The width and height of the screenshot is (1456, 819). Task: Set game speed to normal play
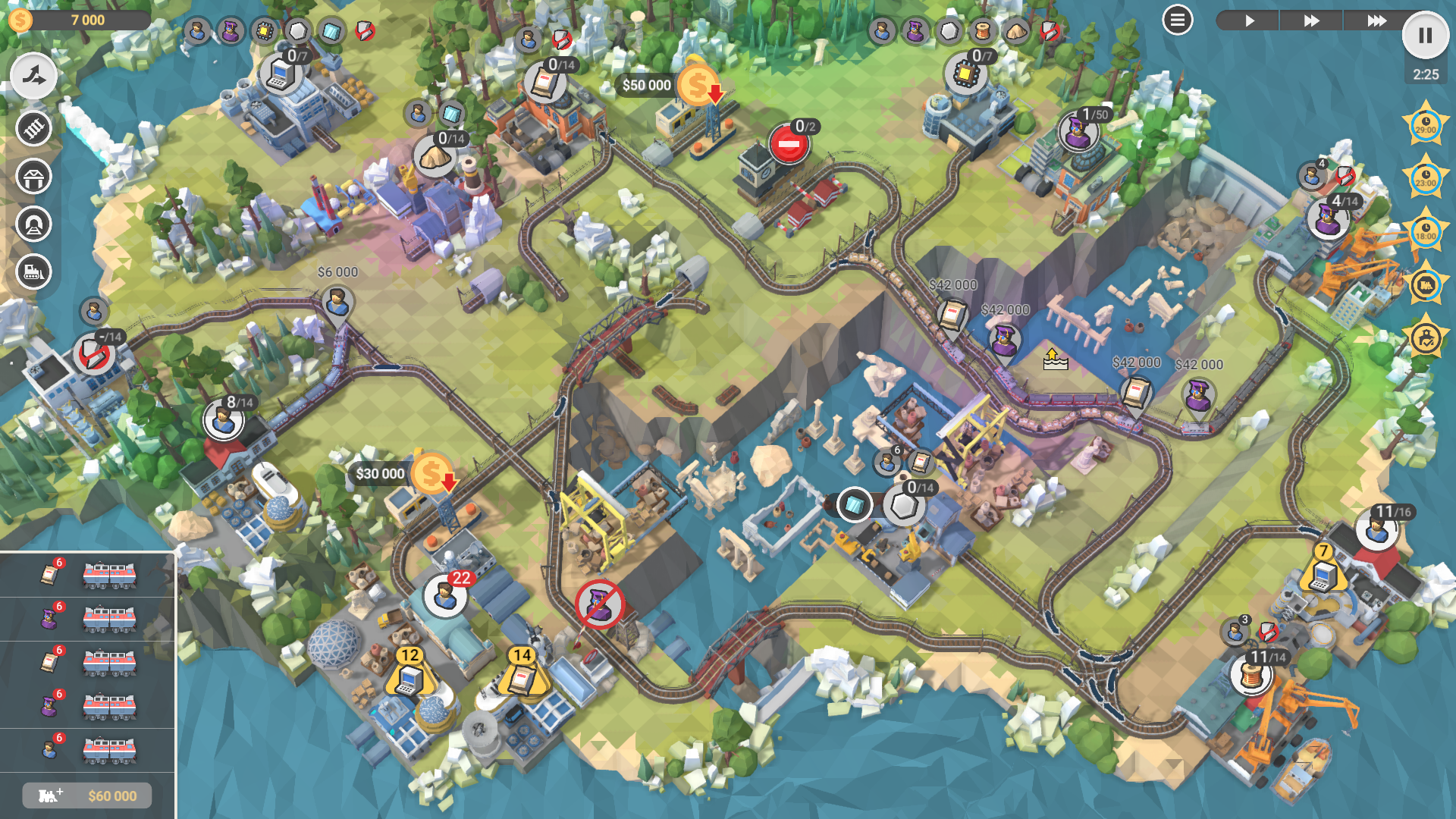click(x=1248, y=20)
